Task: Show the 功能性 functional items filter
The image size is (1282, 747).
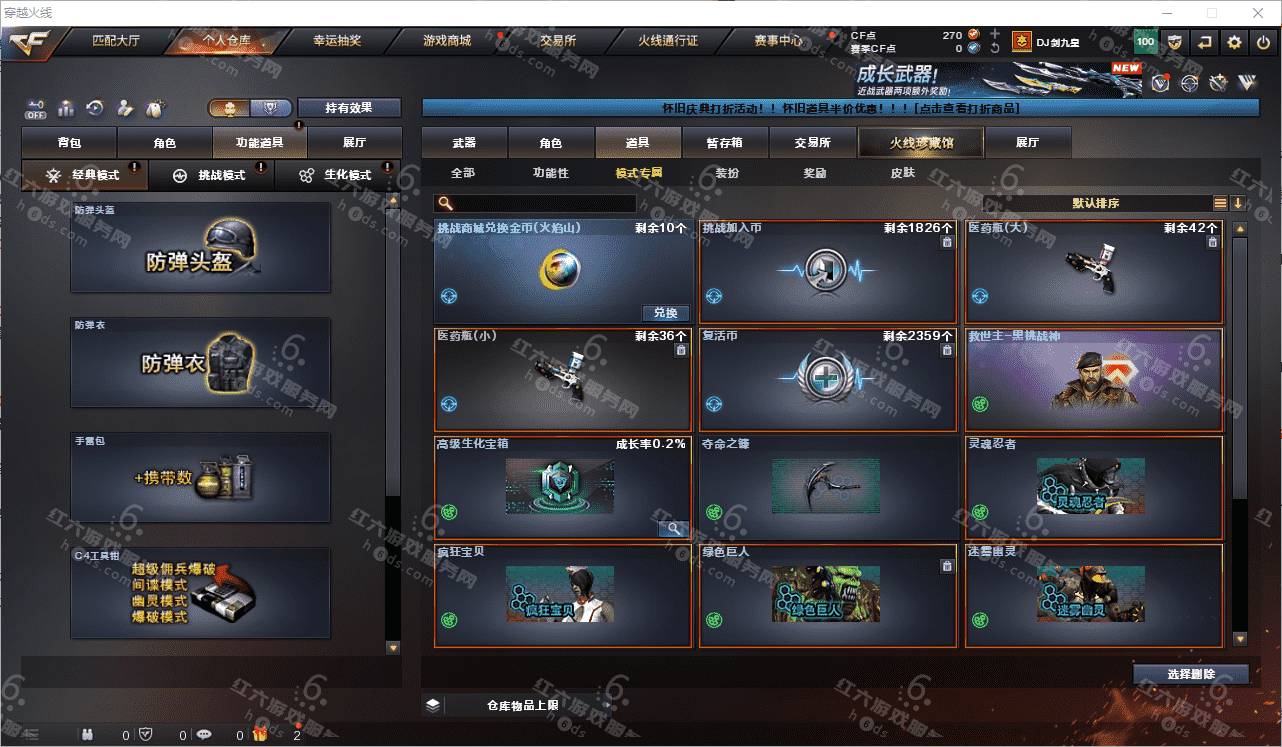Action: [550, 173]
